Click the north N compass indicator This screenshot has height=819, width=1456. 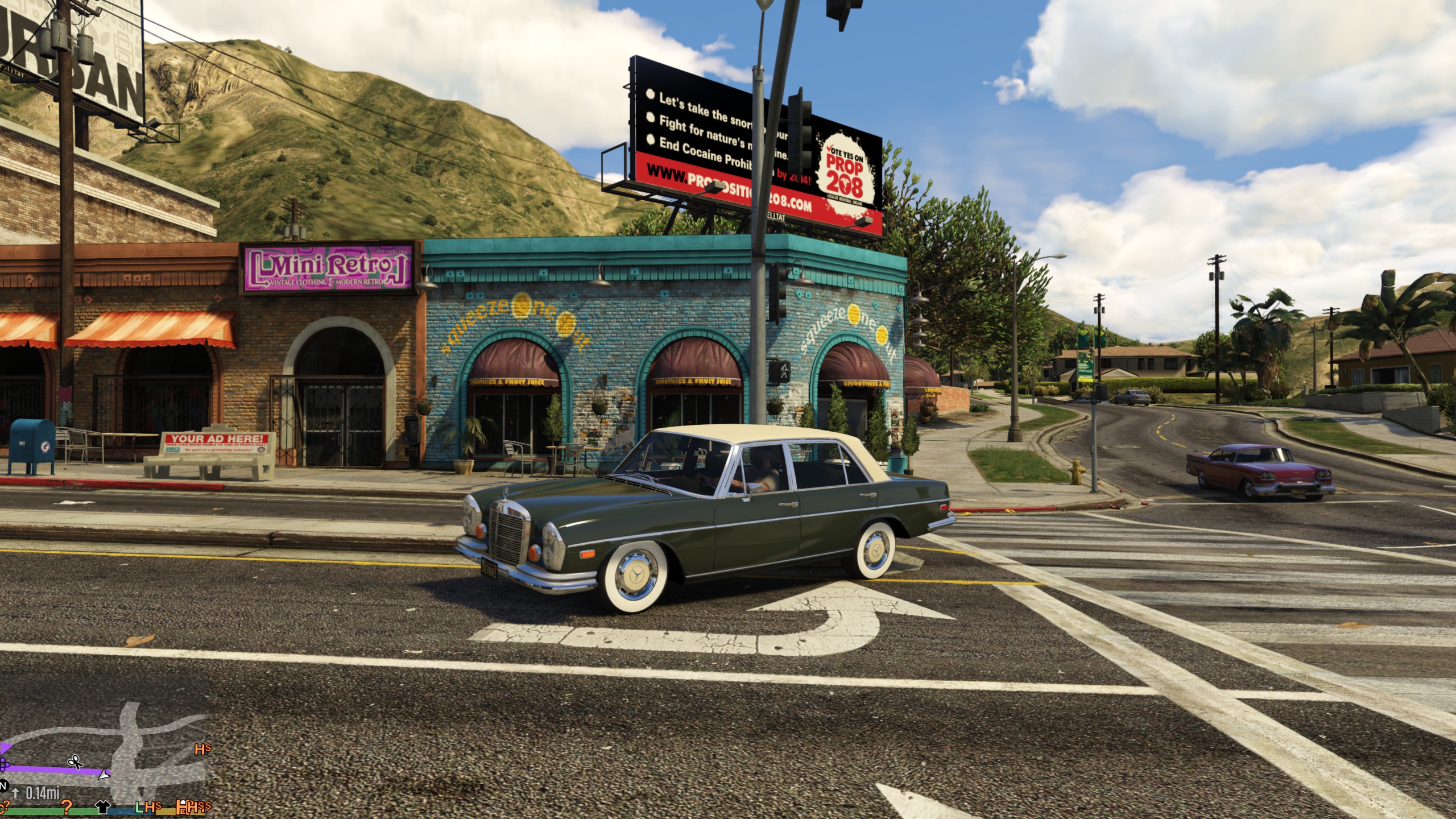3,786
